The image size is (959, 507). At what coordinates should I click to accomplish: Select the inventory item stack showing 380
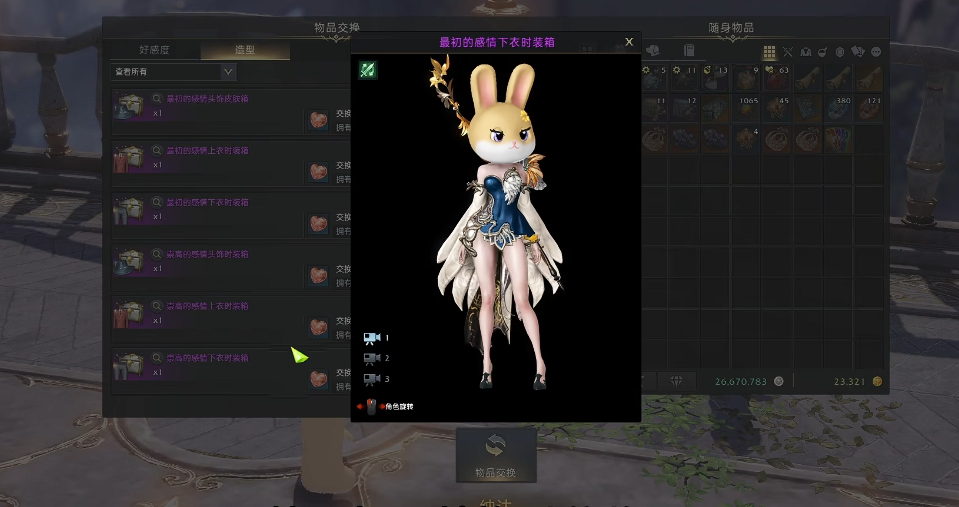tap(838, 108)
